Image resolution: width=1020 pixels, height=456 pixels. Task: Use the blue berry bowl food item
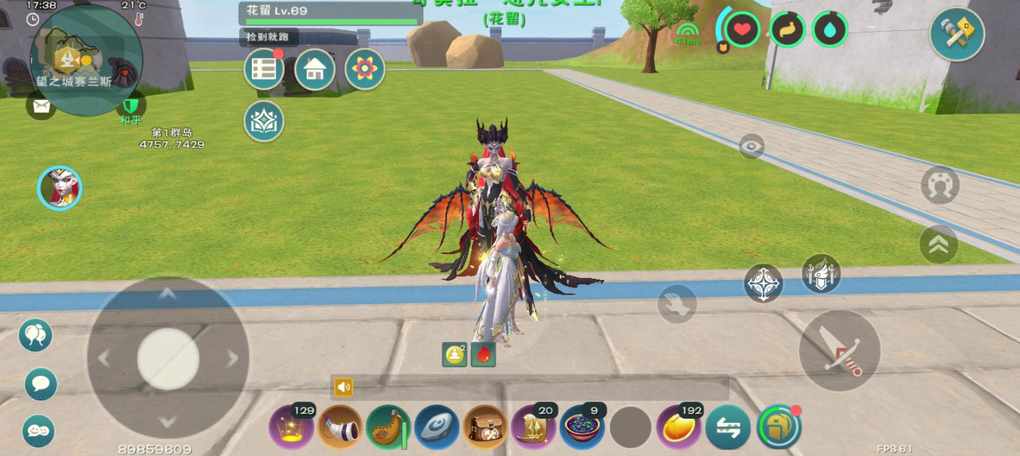coord(581,427)
